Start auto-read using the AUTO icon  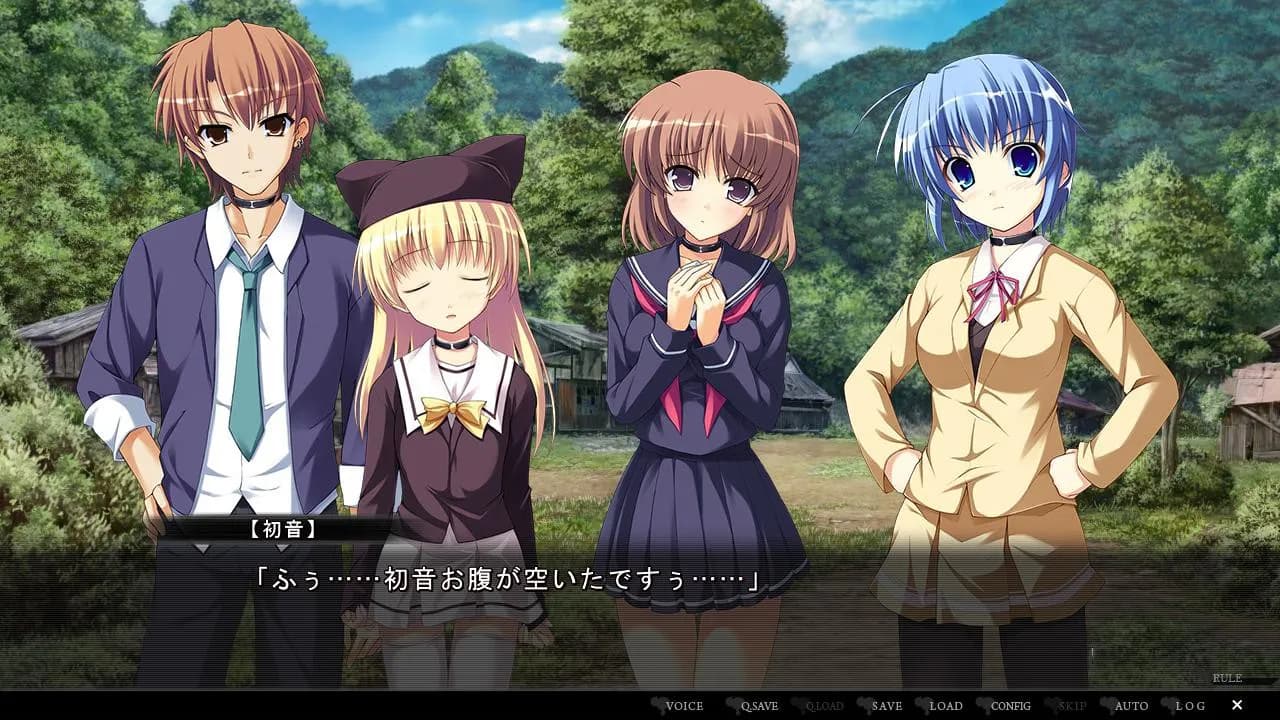1131,705
